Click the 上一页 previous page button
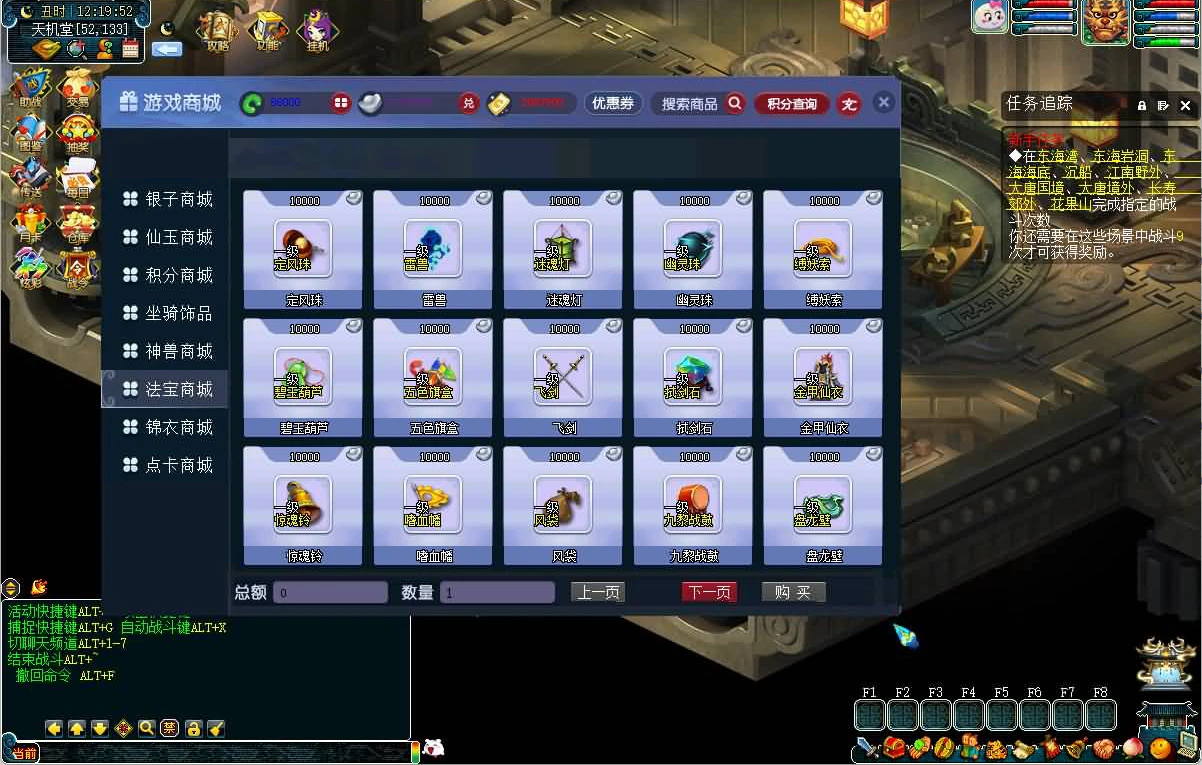1202x765 pixels. click(x=597, y=592)
